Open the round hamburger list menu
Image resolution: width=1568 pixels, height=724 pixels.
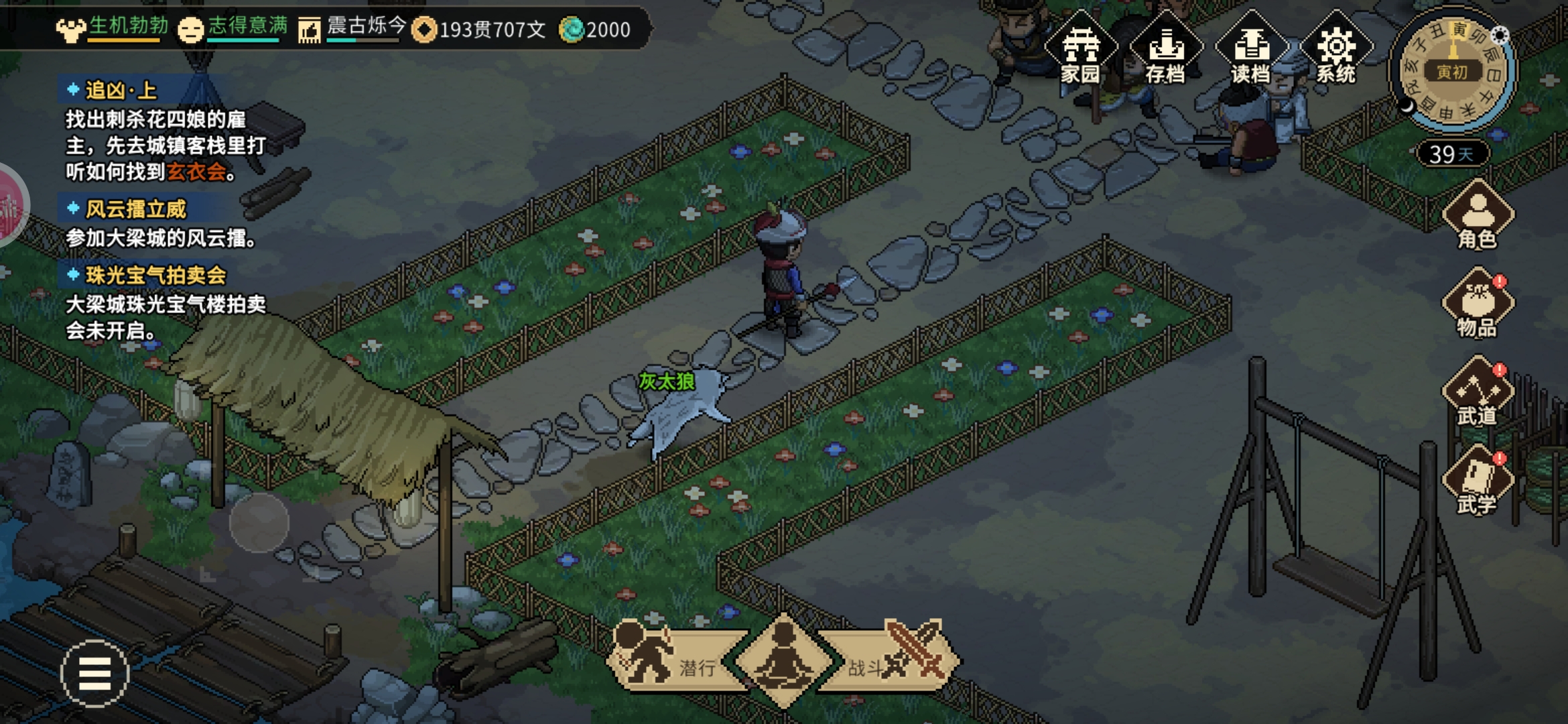point(94,673)
